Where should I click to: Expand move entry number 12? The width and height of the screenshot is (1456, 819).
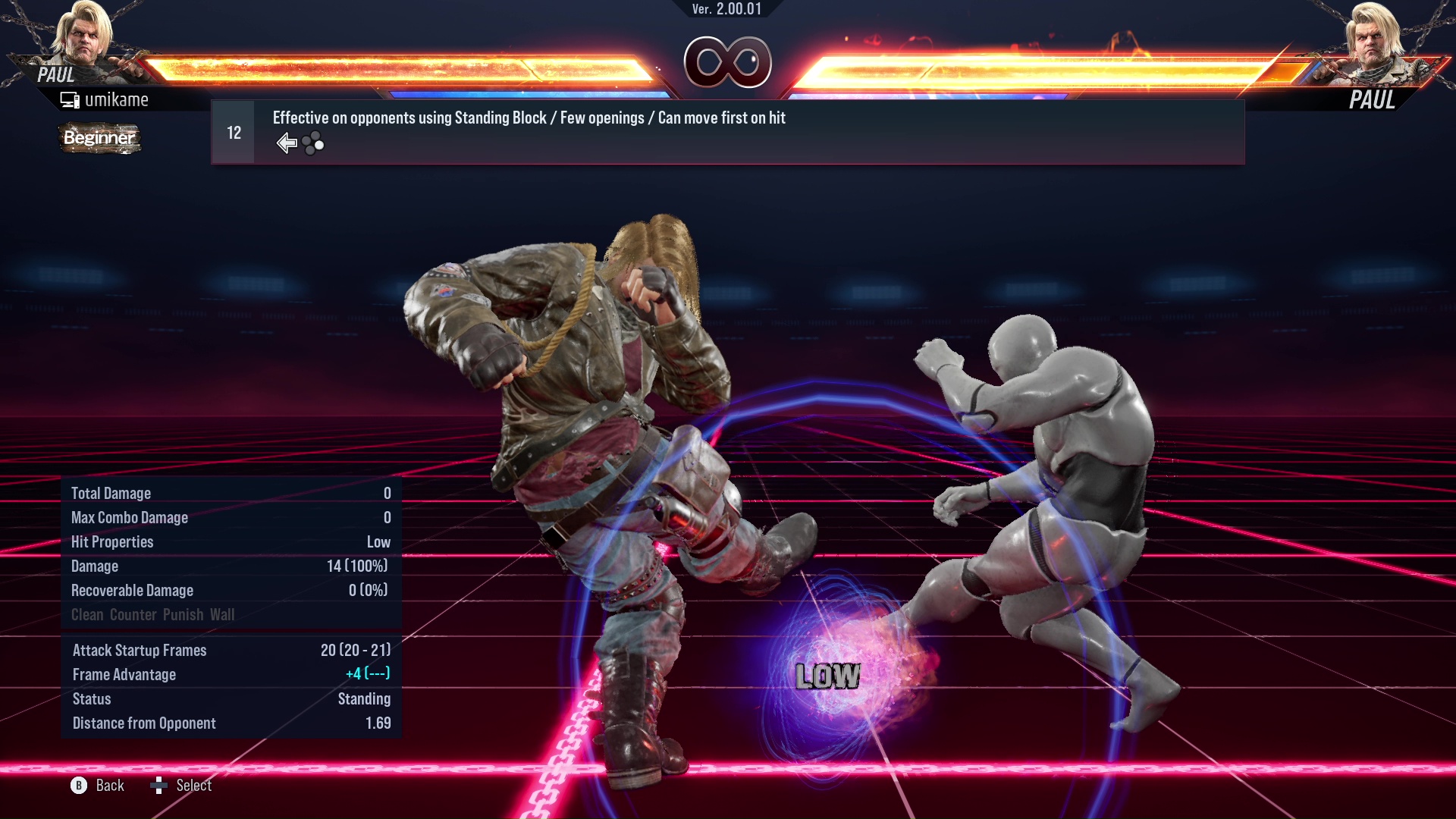[x=233, y=131]
